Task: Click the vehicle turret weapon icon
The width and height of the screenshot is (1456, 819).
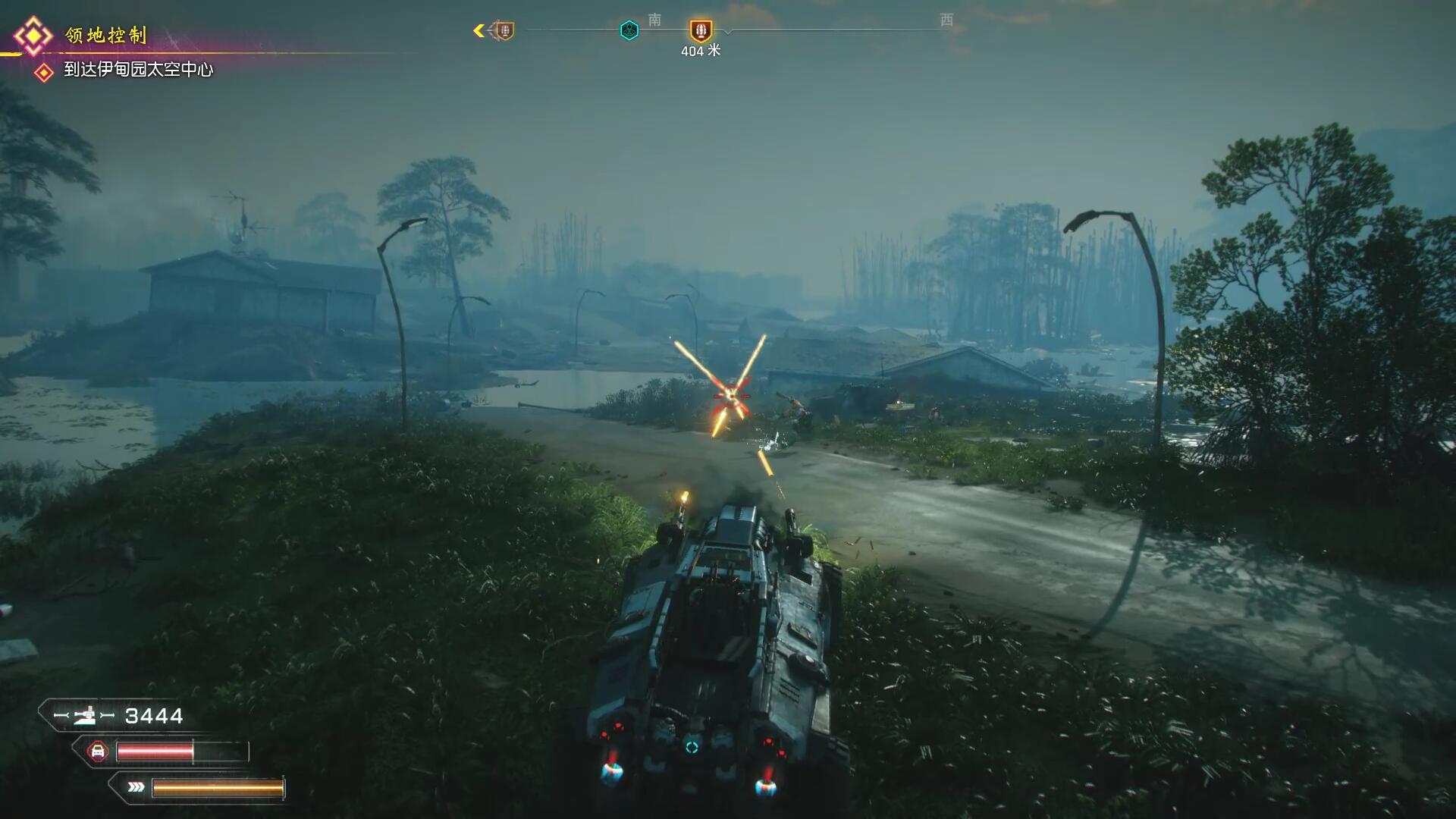Action: click(84, 715)
